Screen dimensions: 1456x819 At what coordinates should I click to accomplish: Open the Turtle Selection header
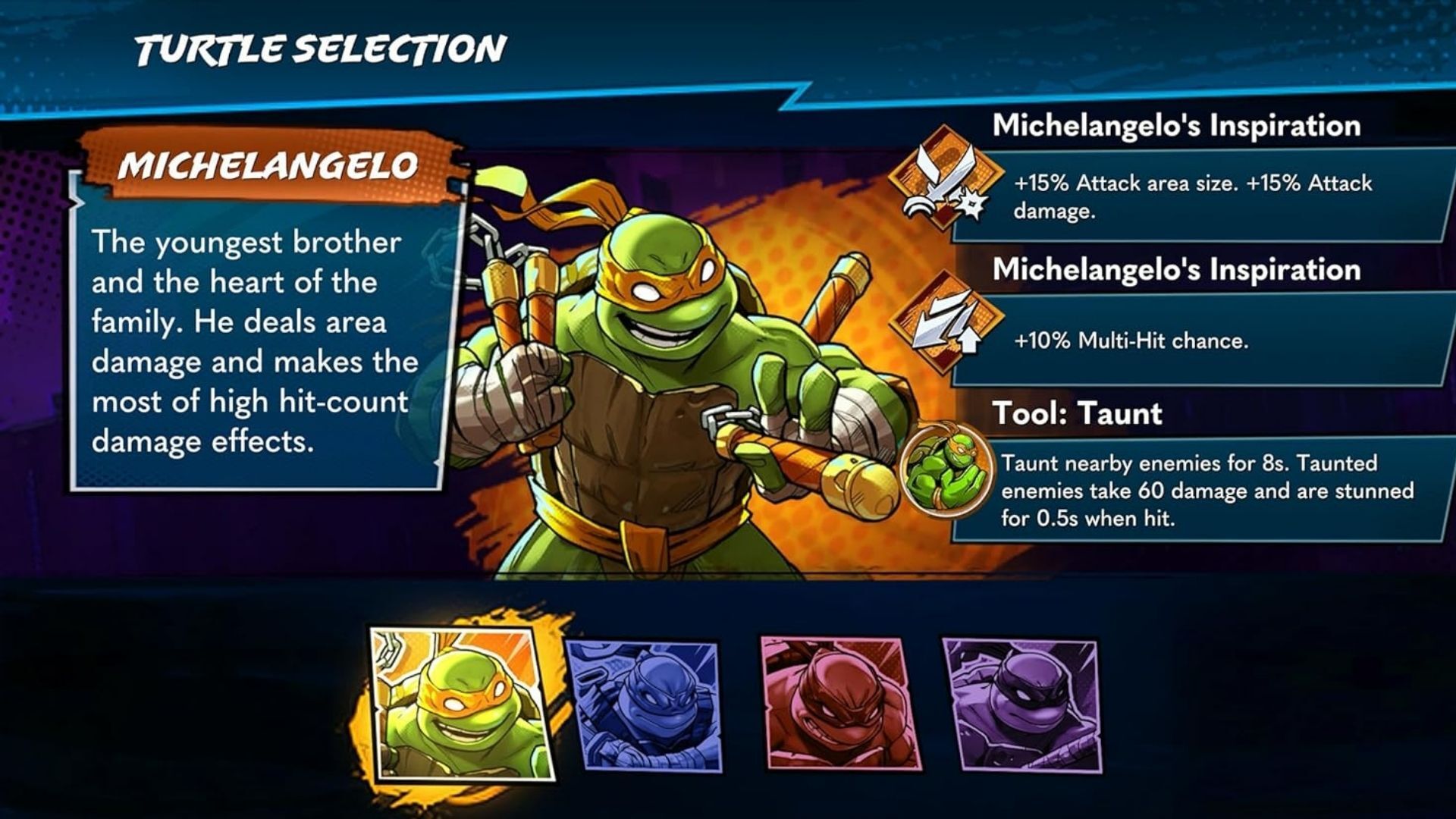318,47
